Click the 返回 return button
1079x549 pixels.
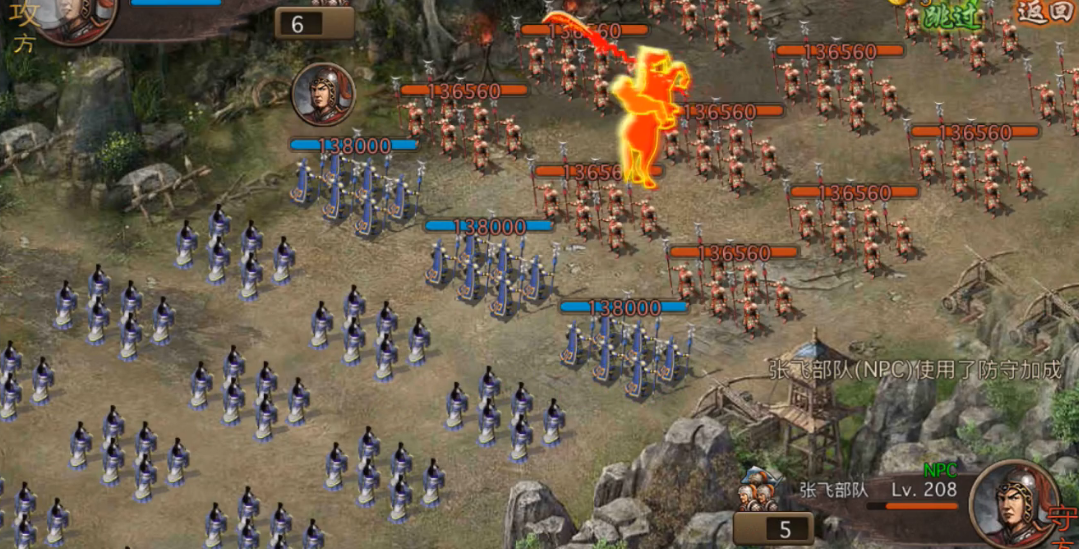(x=1044, y=12)
